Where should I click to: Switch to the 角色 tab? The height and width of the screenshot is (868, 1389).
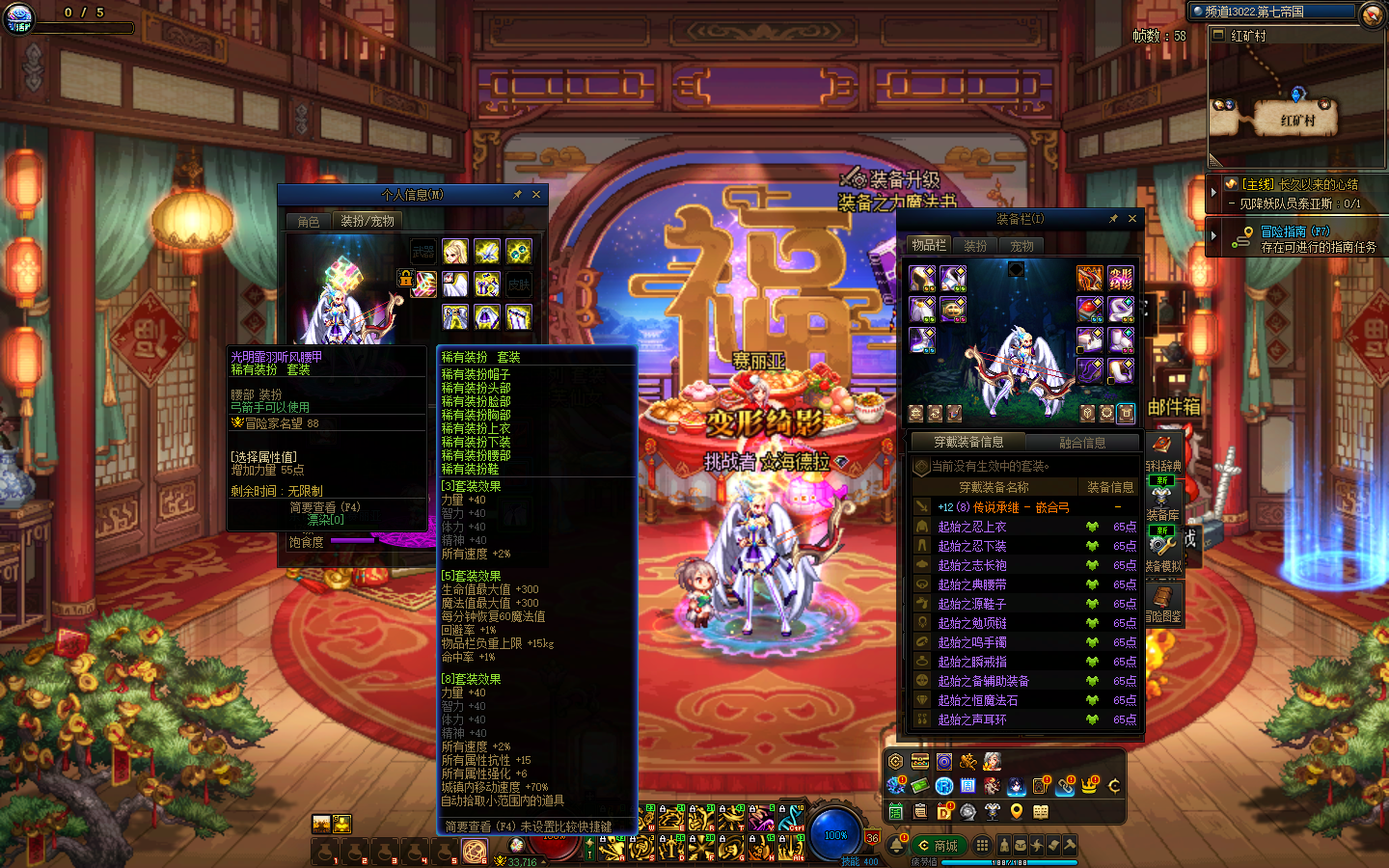[x=309, y=222]
